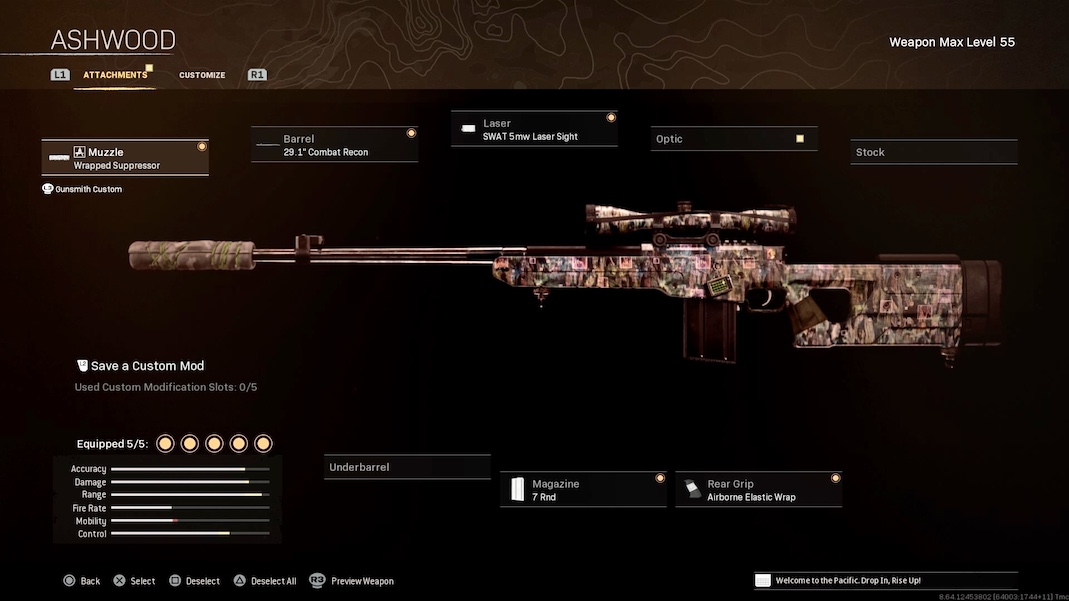
Task: Select the Magazine 7 Rnd slot
Action: point(583,490)
